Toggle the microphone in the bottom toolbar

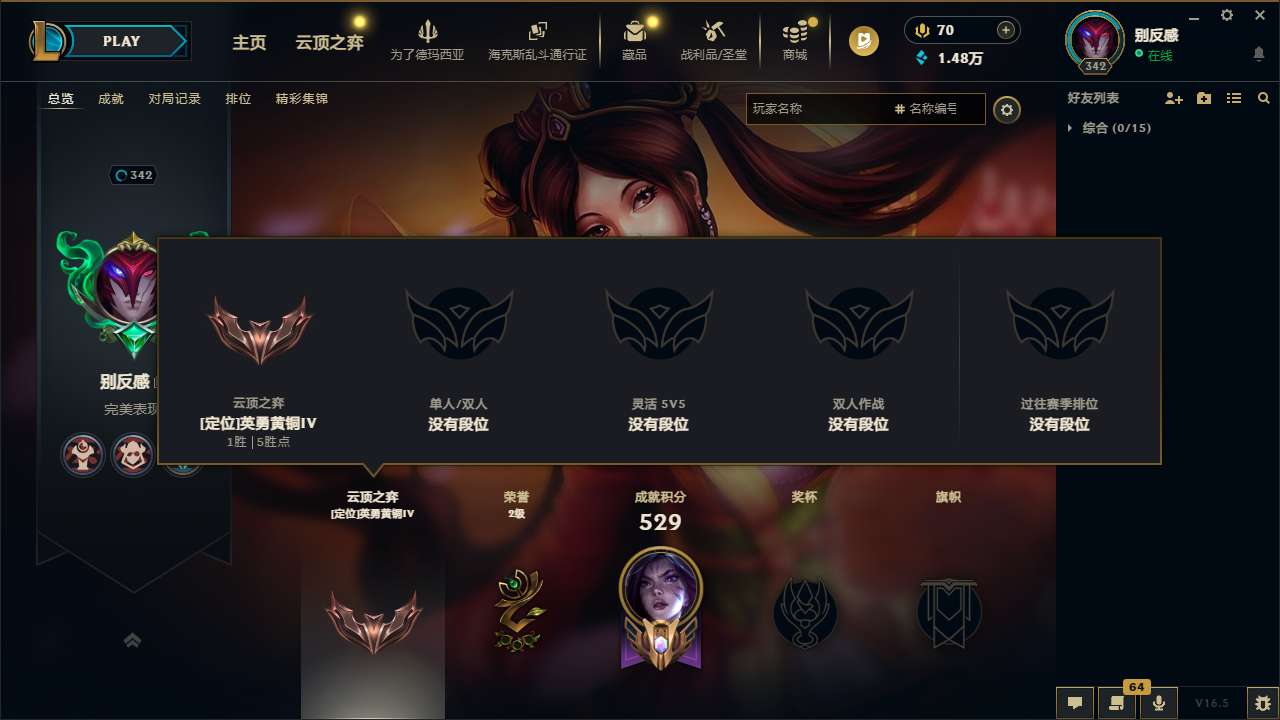pos(1160,703)
